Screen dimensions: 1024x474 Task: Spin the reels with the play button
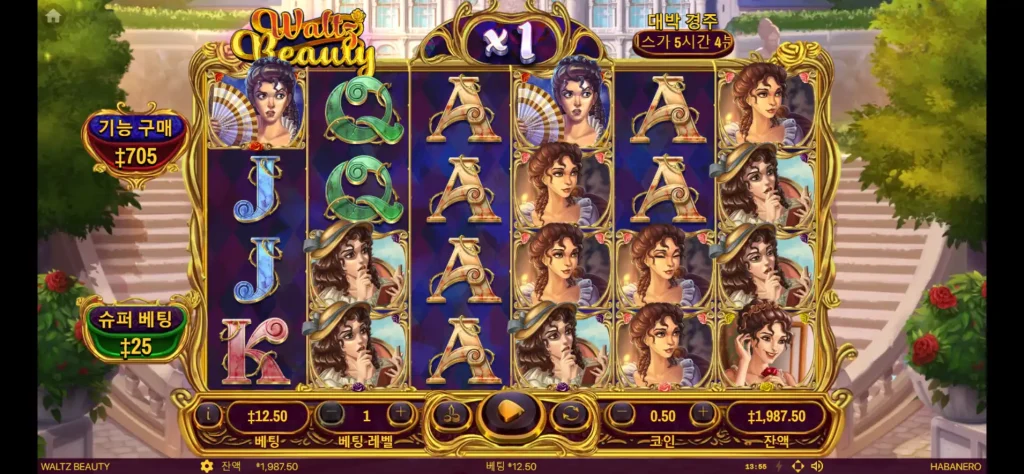(510, 413)
